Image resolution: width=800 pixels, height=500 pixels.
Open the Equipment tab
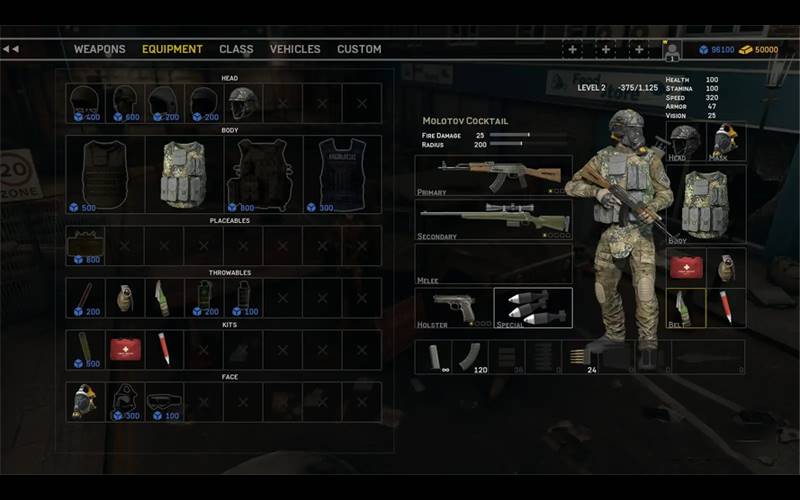172,49
